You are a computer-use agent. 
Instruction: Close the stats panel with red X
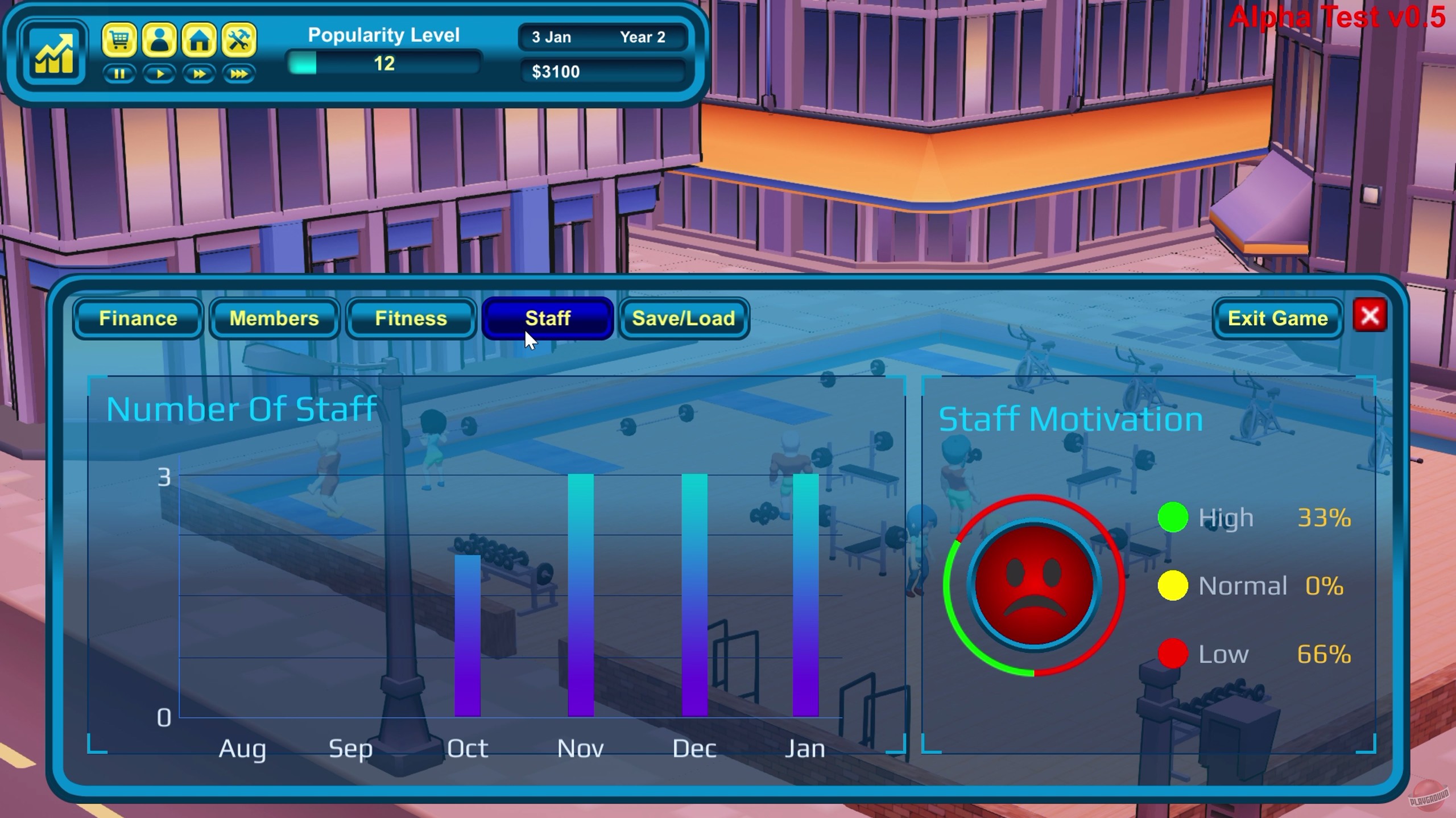(x=1371, y=316)
